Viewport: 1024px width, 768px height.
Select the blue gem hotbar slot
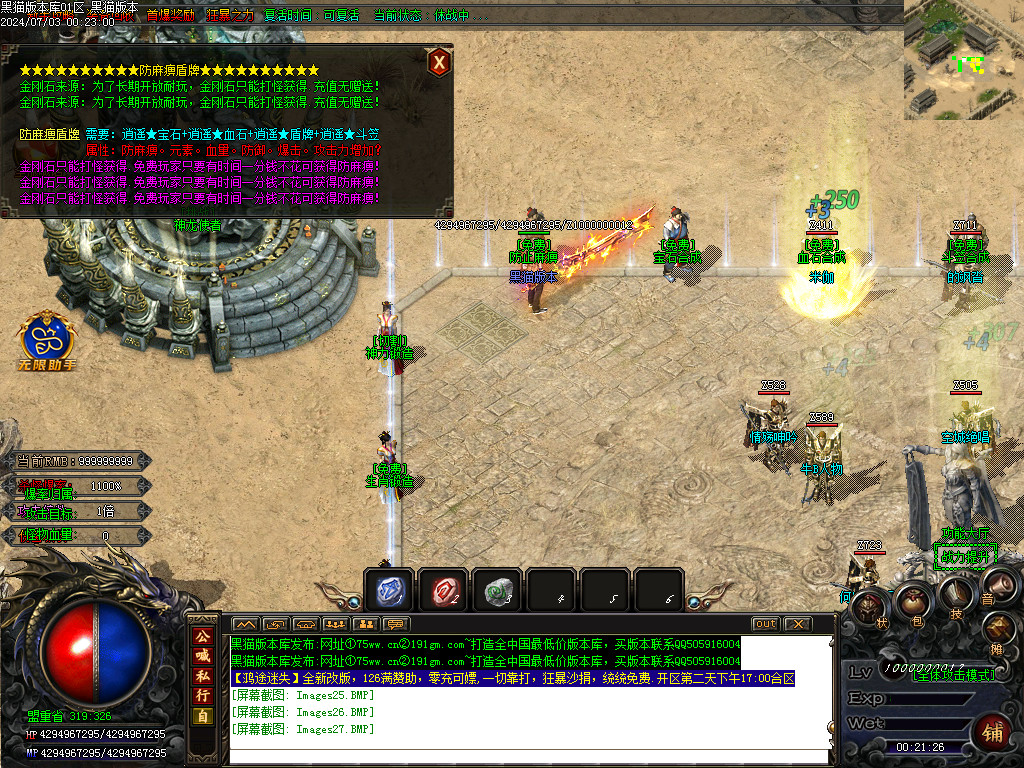click(389, 592)
